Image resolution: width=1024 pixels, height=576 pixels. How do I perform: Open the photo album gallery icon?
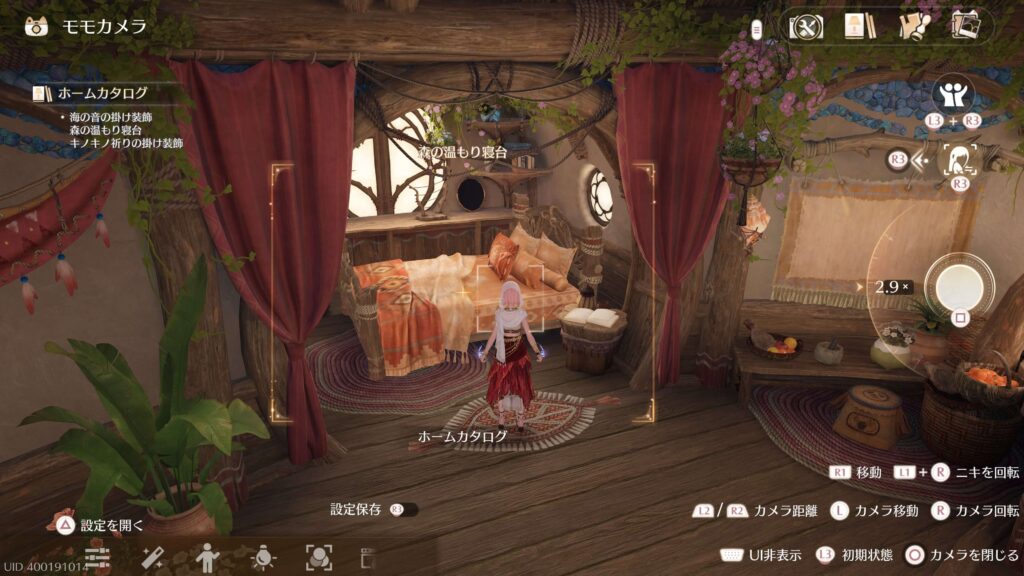[x=965, y=26]
